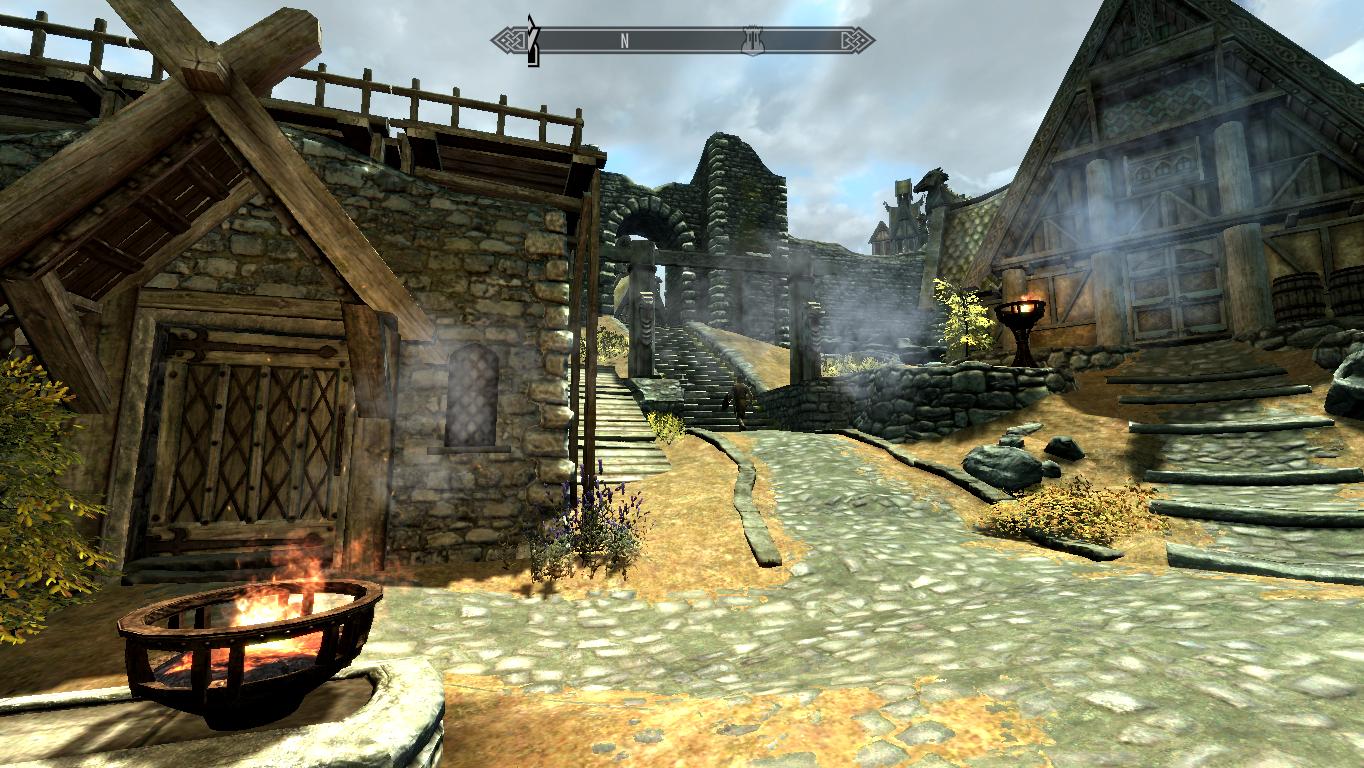The height and width of the screenshot is (768, 1364).
Task: Click the North indicator on the compass bar
Action: (x=624, y=41)
